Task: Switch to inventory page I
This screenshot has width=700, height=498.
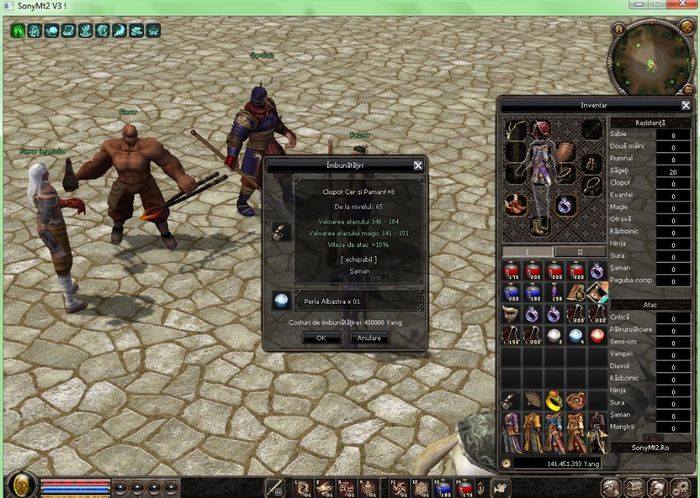Action: click(x=528, y=251)
